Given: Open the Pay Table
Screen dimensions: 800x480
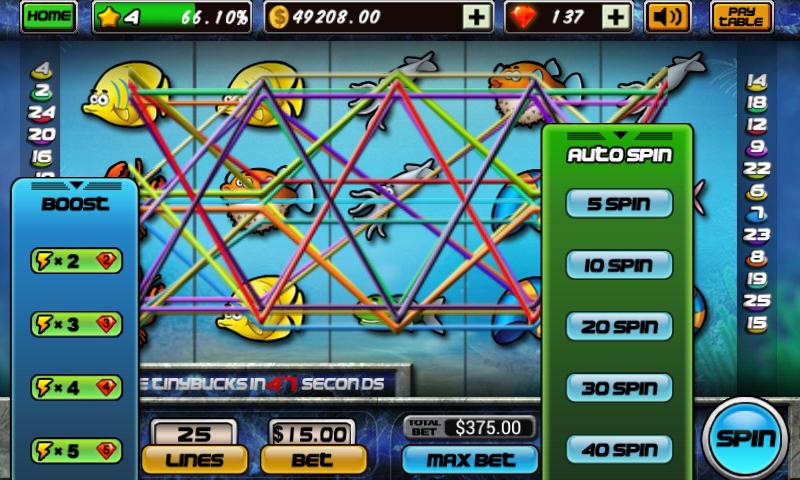Looking at the screenshot, I should [741, 16].
